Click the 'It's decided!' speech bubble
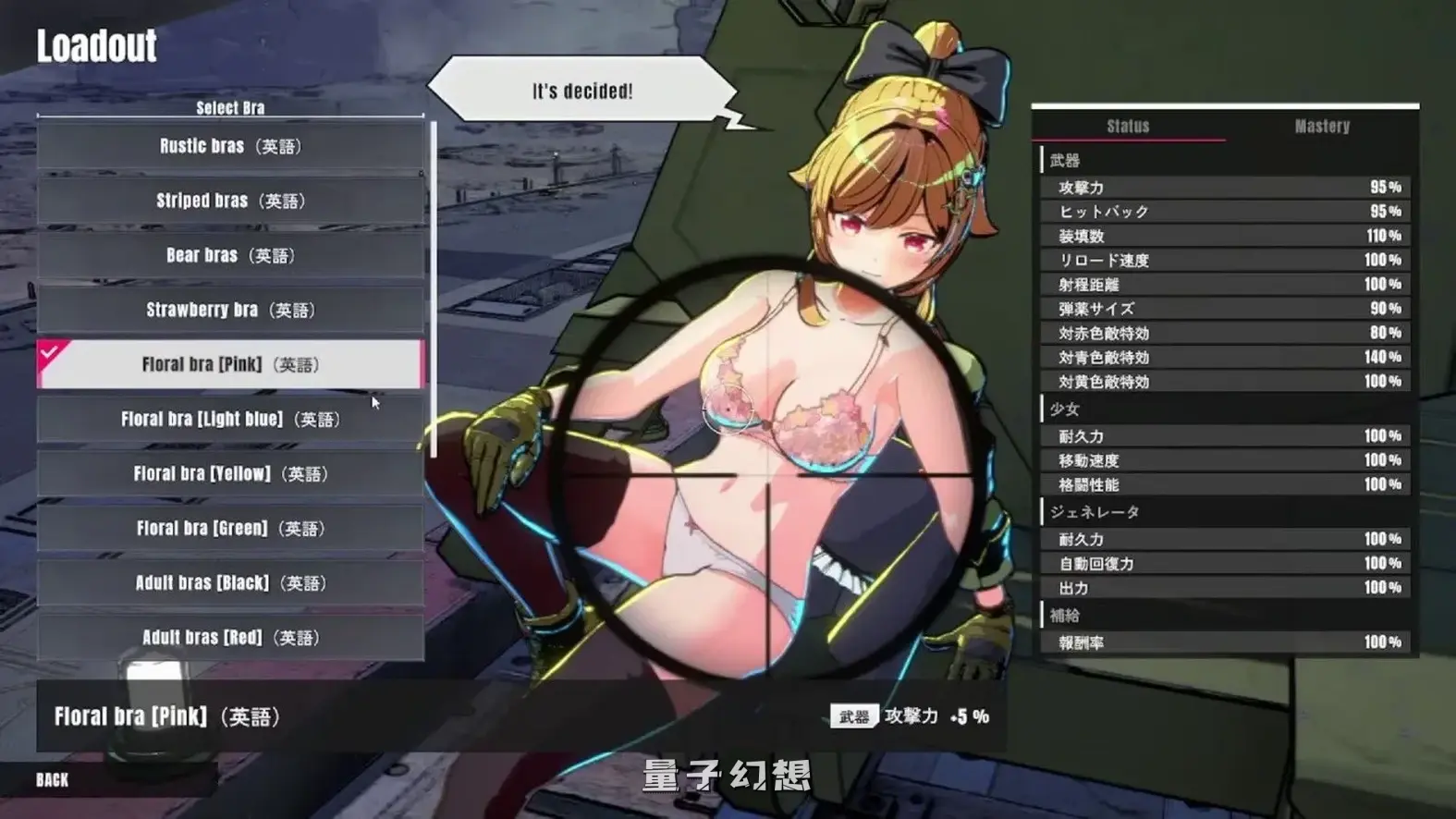The height and width of the screenshot is (819, 1456). 582,89
